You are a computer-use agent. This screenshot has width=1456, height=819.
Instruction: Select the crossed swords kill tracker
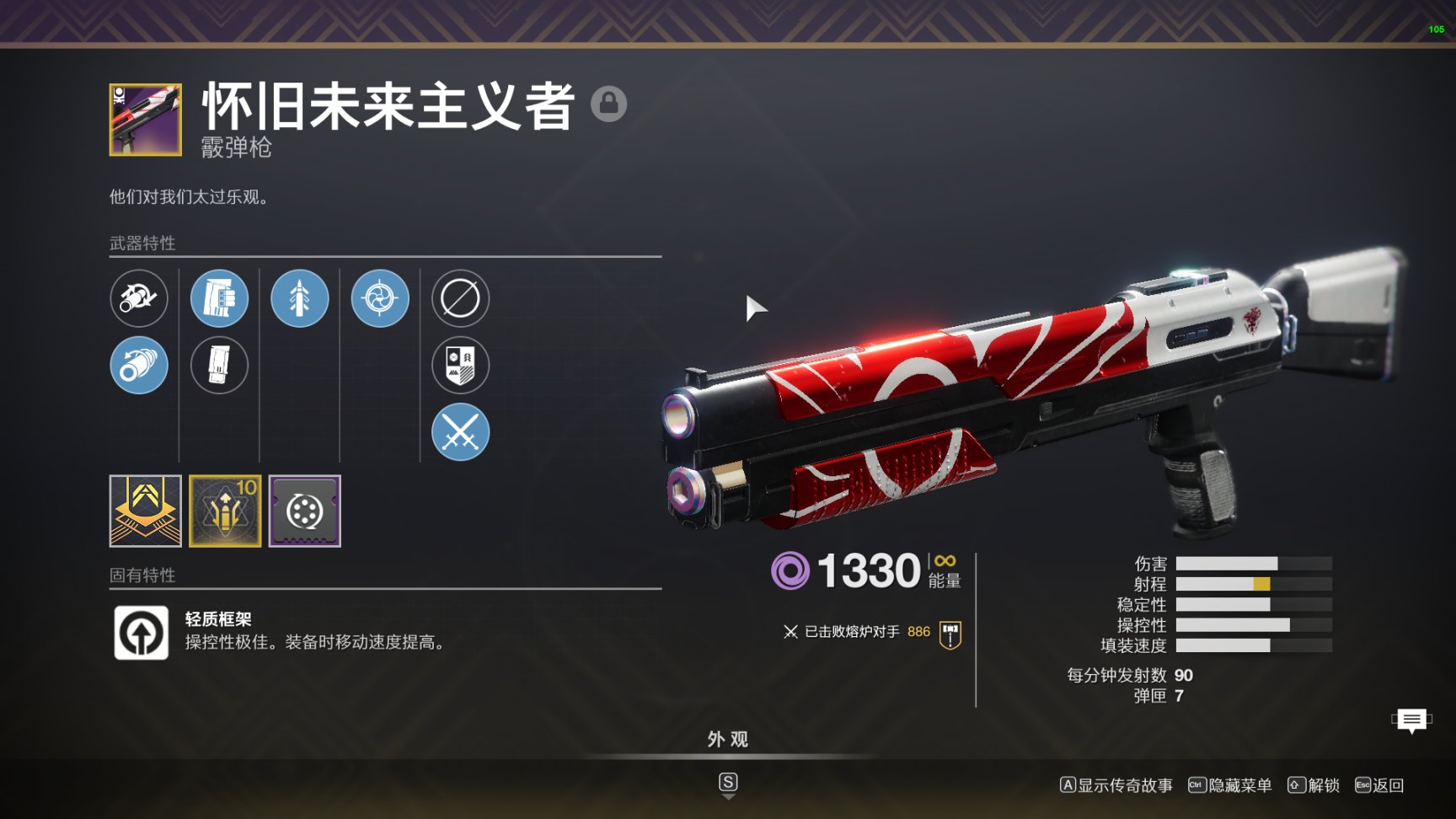[460, 432]
